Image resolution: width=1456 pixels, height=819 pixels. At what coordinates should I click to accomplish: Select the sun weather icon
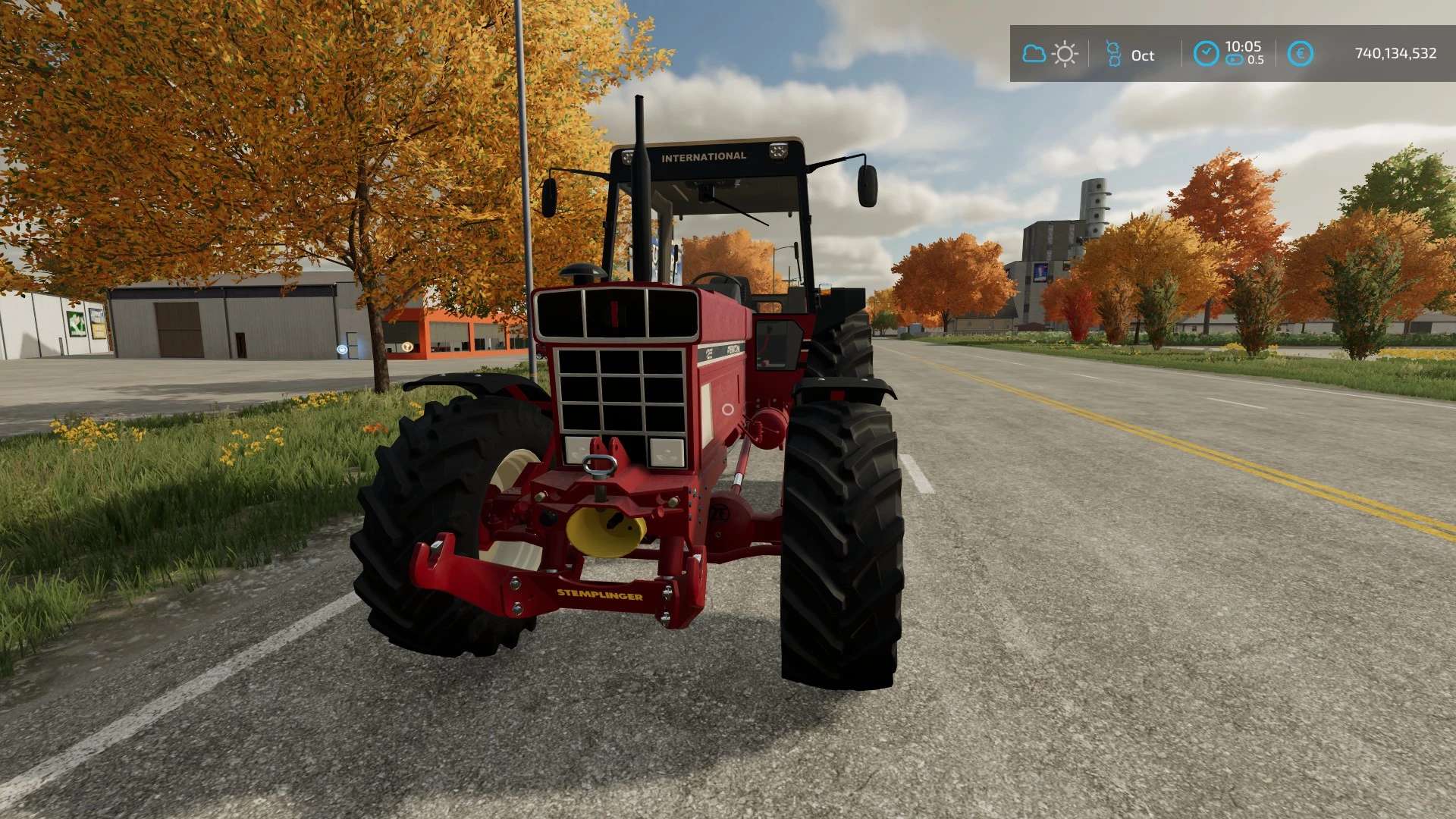[x=1065, y=54]
